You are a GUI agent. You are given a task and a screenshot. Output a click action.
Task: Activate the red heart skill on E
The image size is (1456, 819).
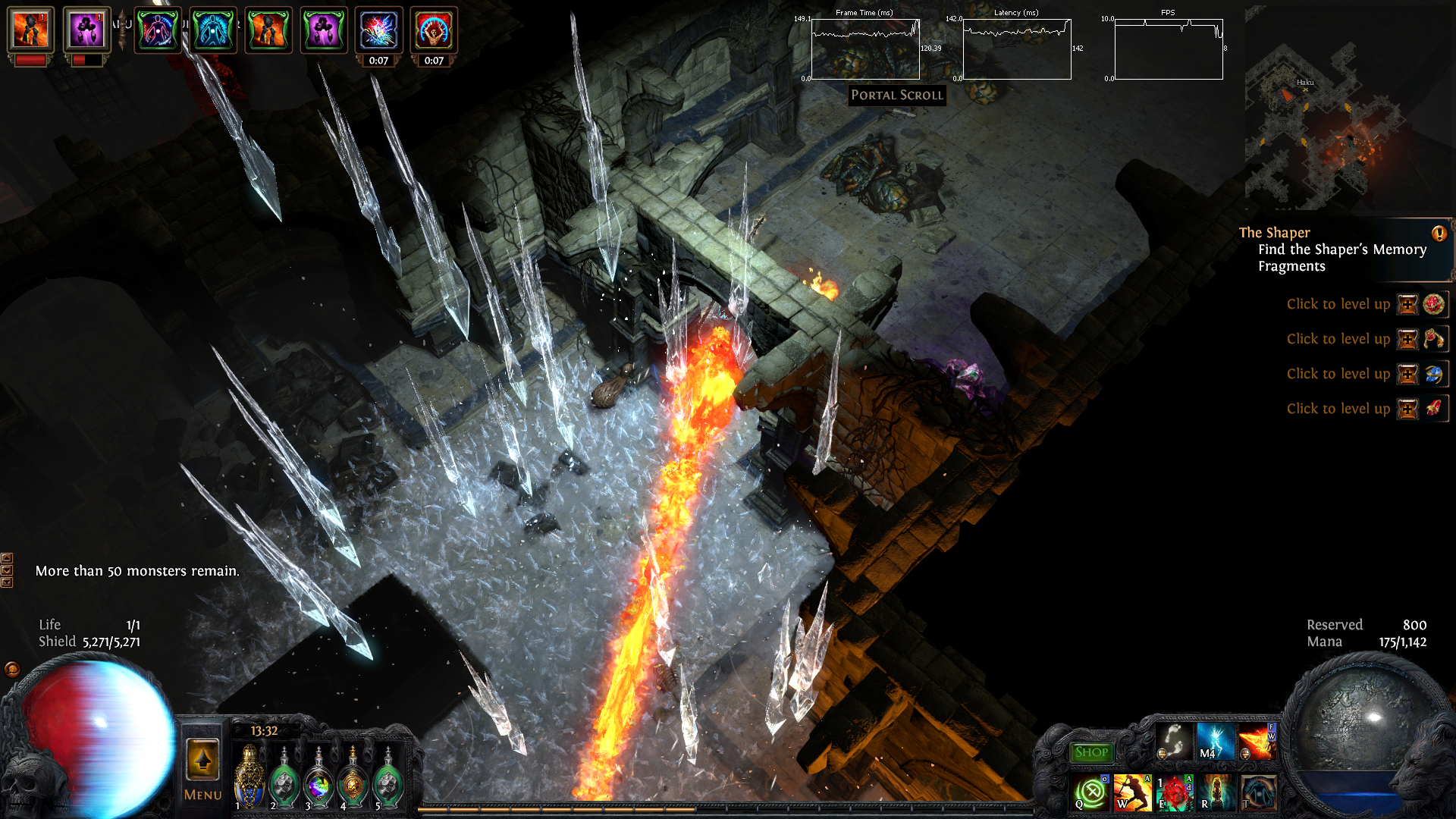click(1174, 793)
